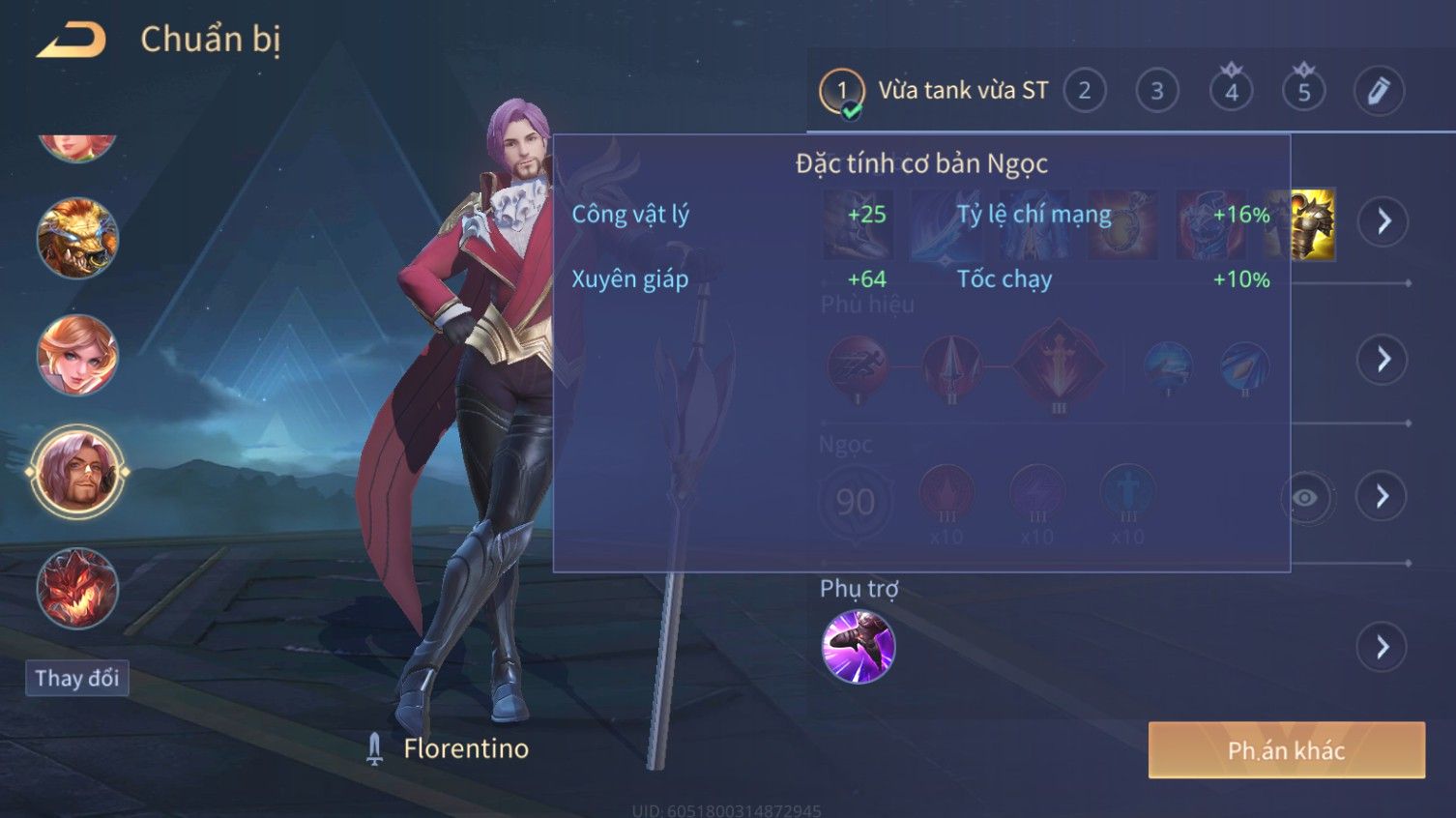Open the Phù hiệu section arrow
Viewport: 1456px width, 818px height.
click(x=1383, y=360)
